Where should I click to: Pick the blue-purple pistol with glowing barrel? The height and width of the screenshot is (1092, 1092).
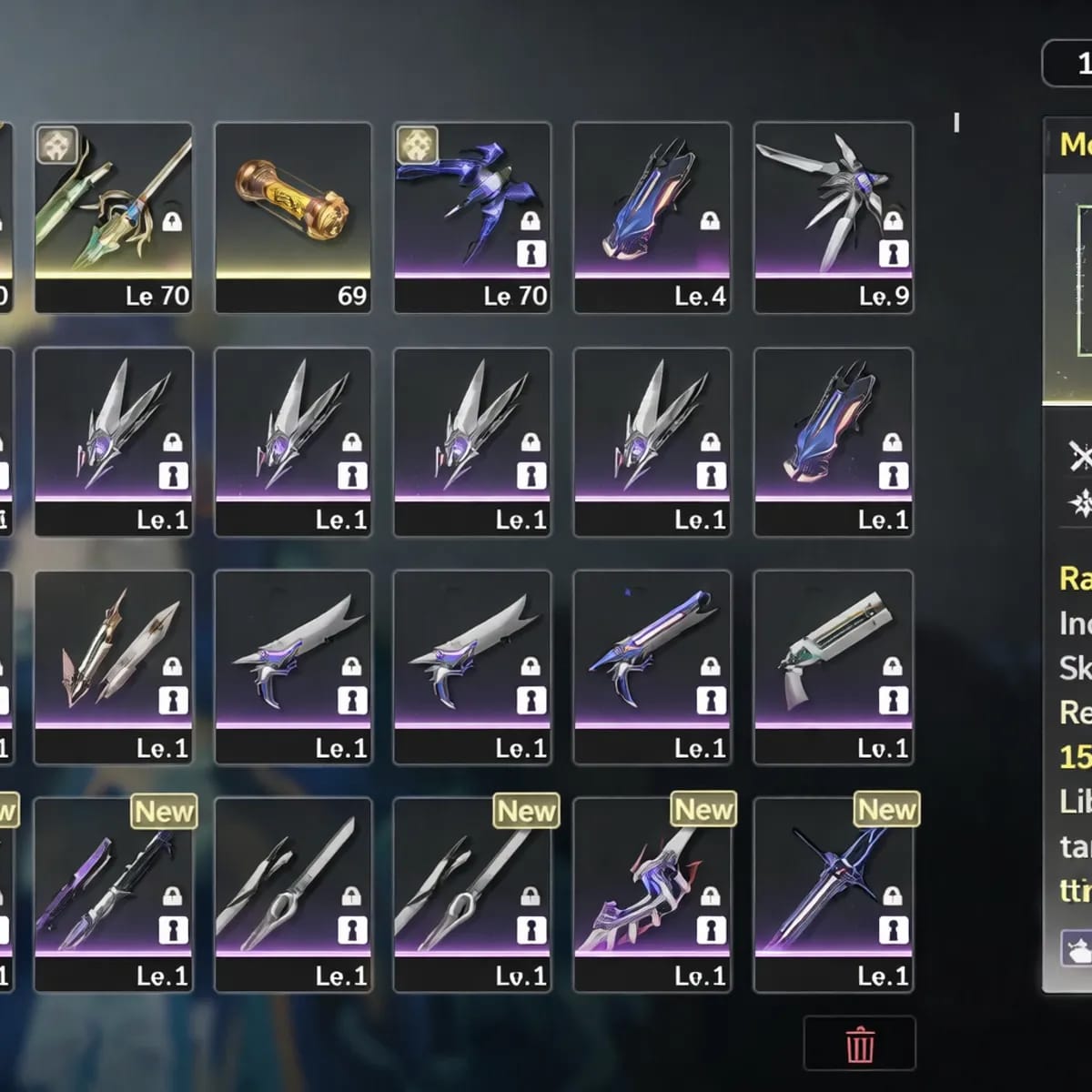click(x=652, y=666)
